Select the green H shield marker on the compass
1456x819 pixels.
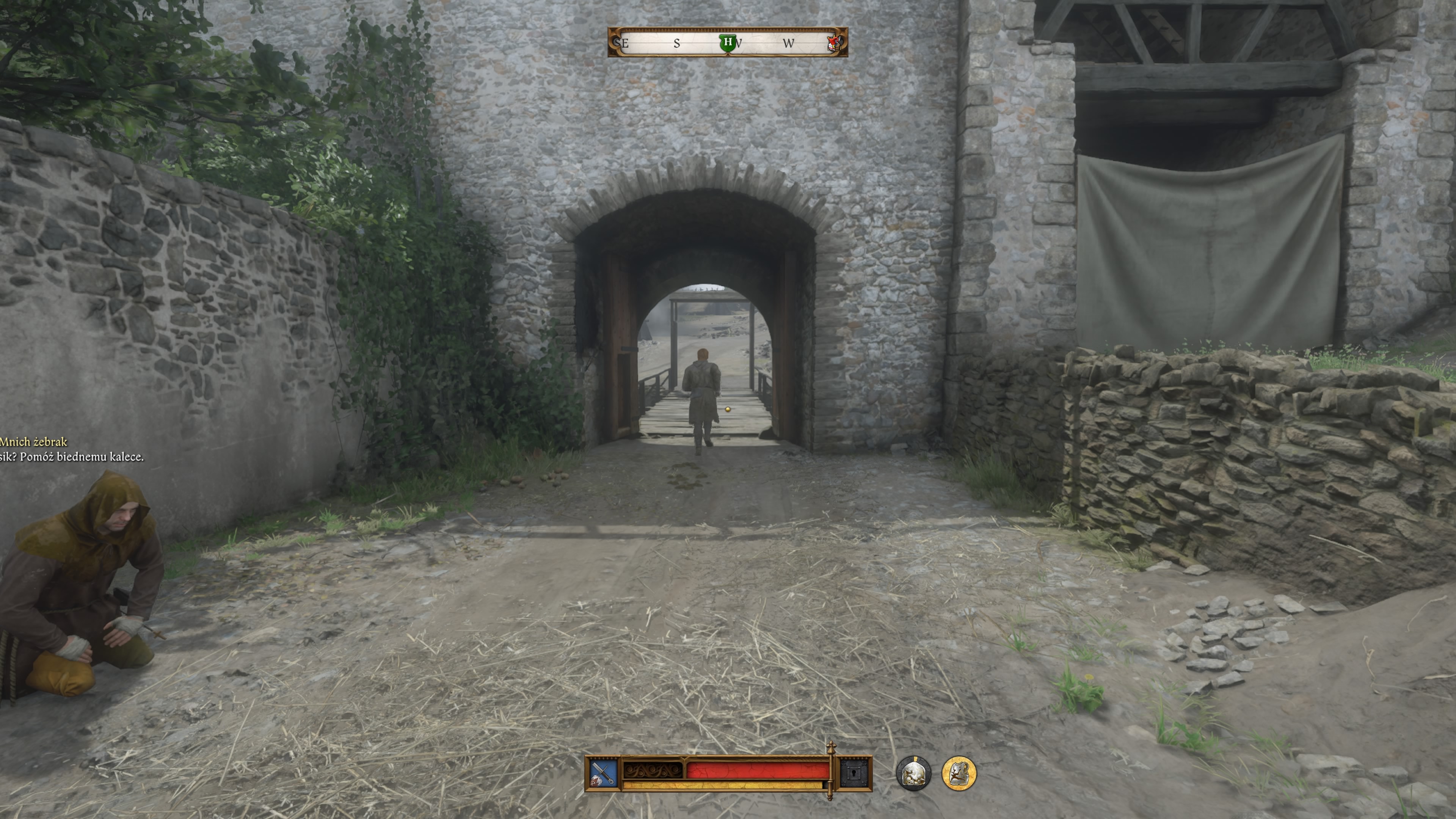[728, 43]
